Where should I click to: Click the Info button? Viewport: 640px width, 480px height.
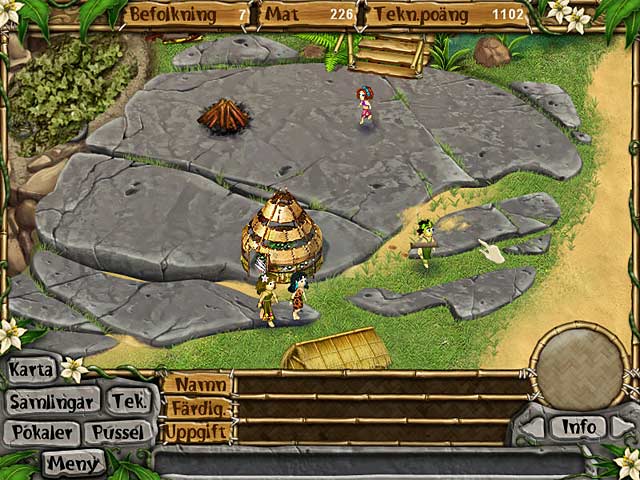(x=579, y=427)
